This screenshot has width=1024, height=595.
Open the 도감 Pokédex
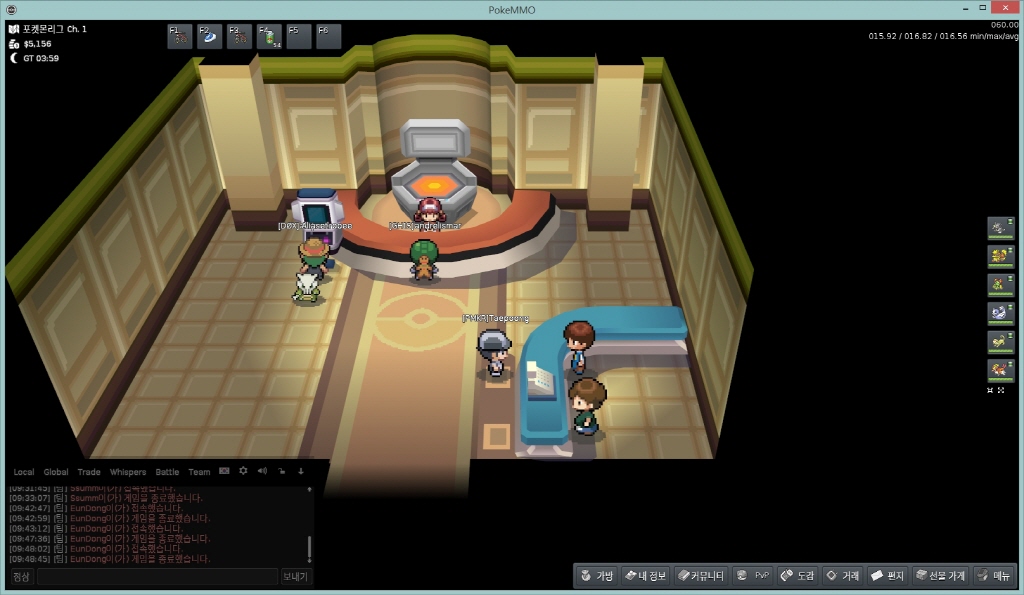pyautogui.click(x=797, y=576)
